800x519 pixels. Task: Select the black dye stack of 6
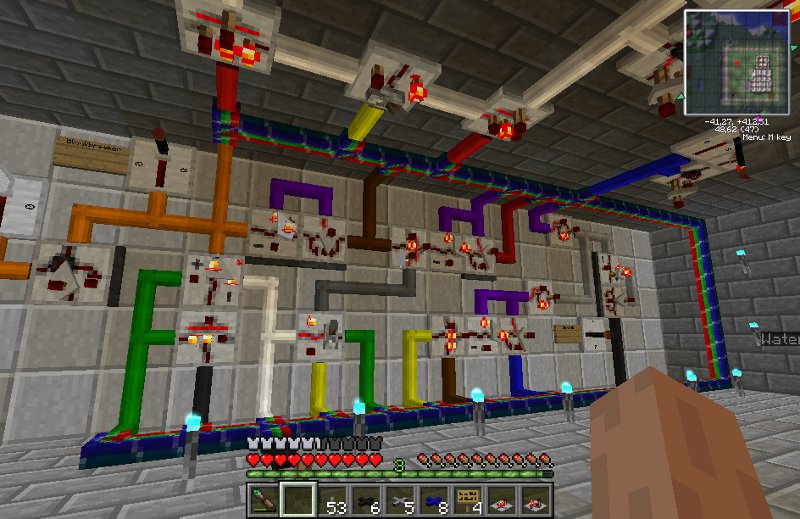pos(366,498)
